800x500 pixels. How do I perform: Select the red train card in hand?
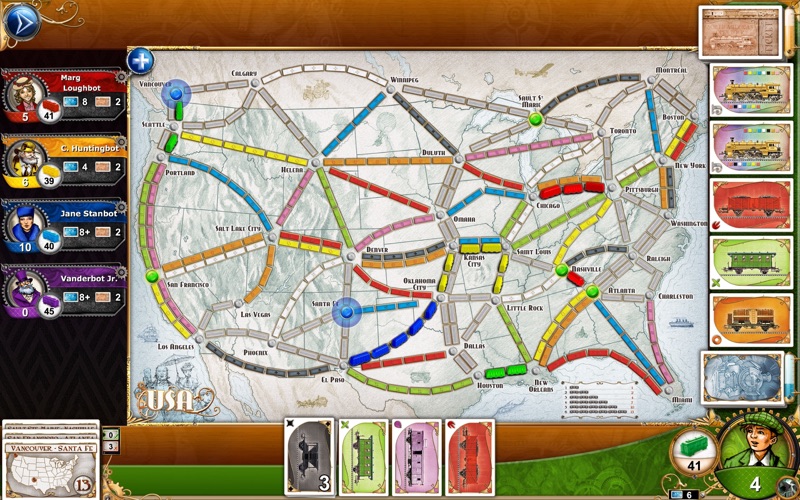[469, 455]
